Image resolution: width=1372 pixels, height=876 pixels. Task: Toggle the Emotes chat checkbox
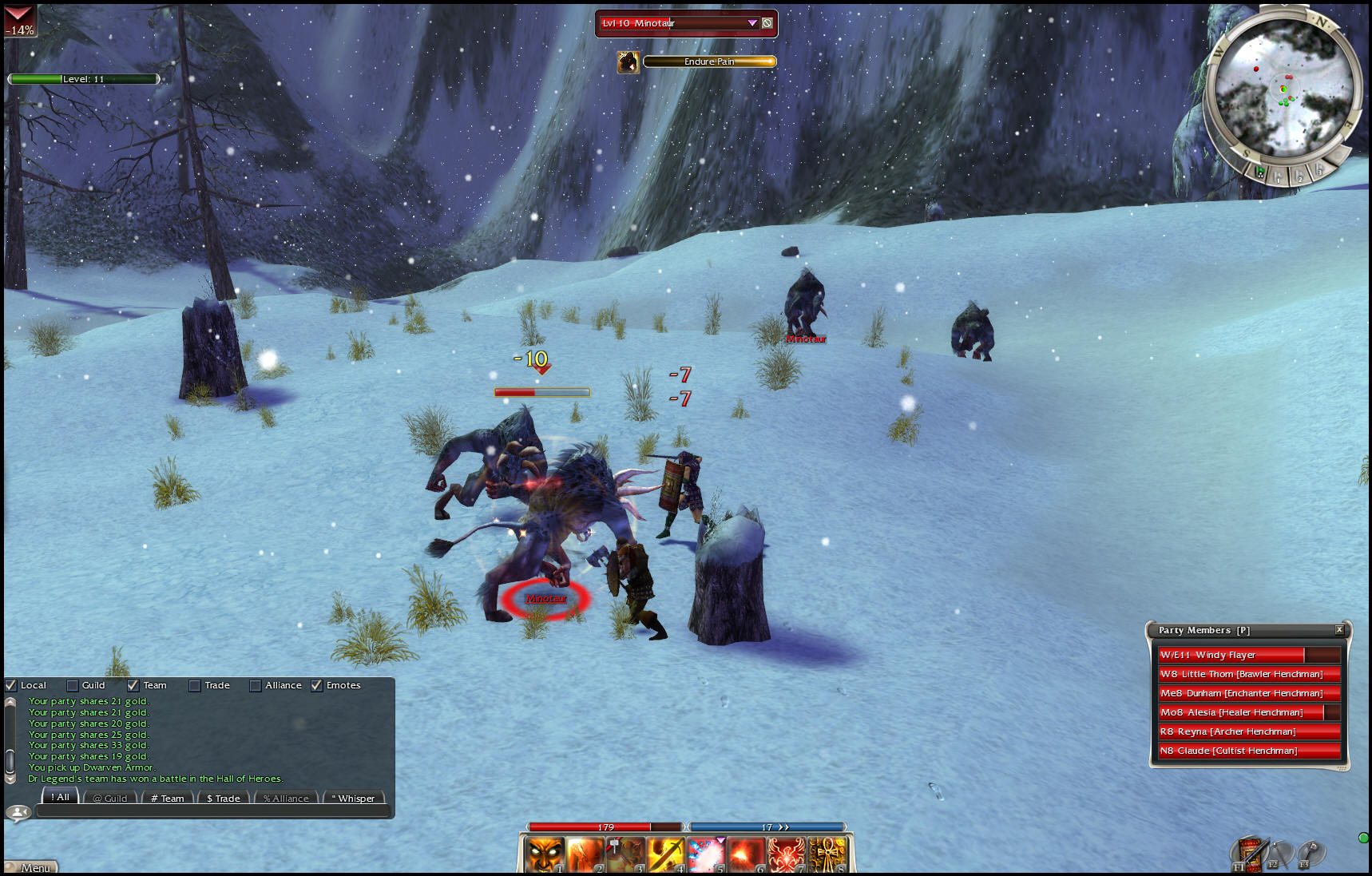317,685
